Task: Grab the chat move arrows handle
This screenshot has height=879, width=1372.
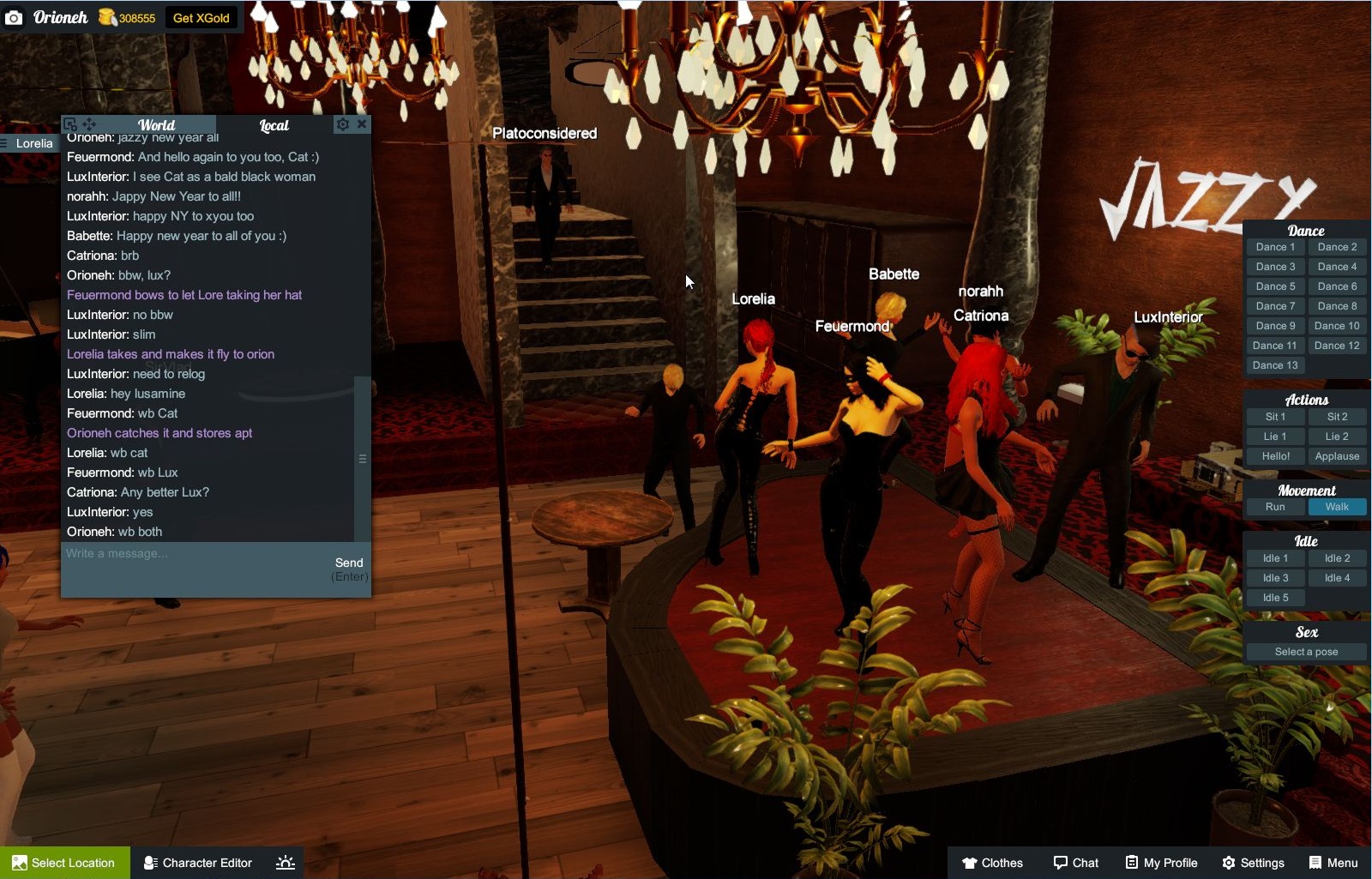Action: click(x=89, y=123)
